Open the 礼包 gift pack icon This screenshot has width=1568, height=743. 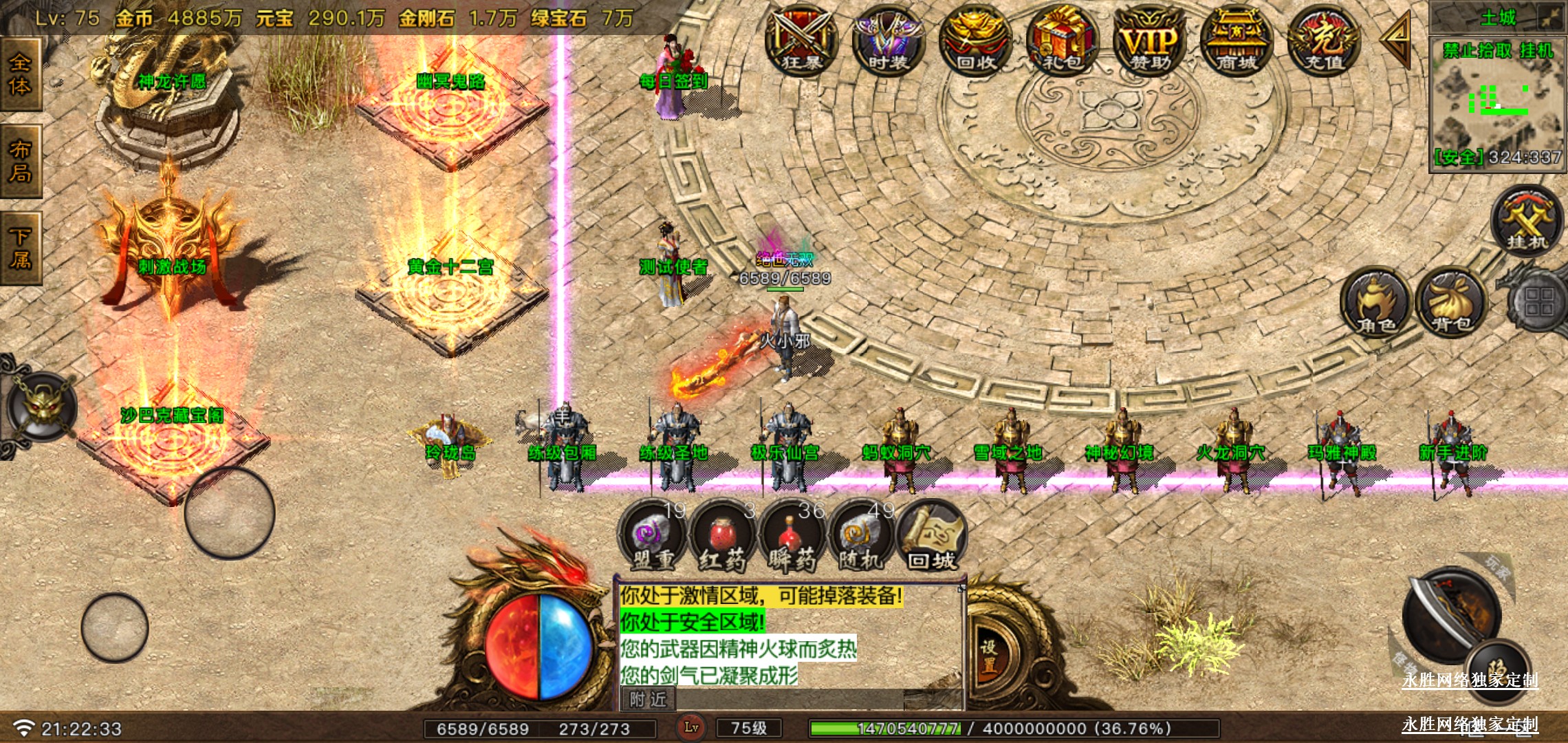1062,41
